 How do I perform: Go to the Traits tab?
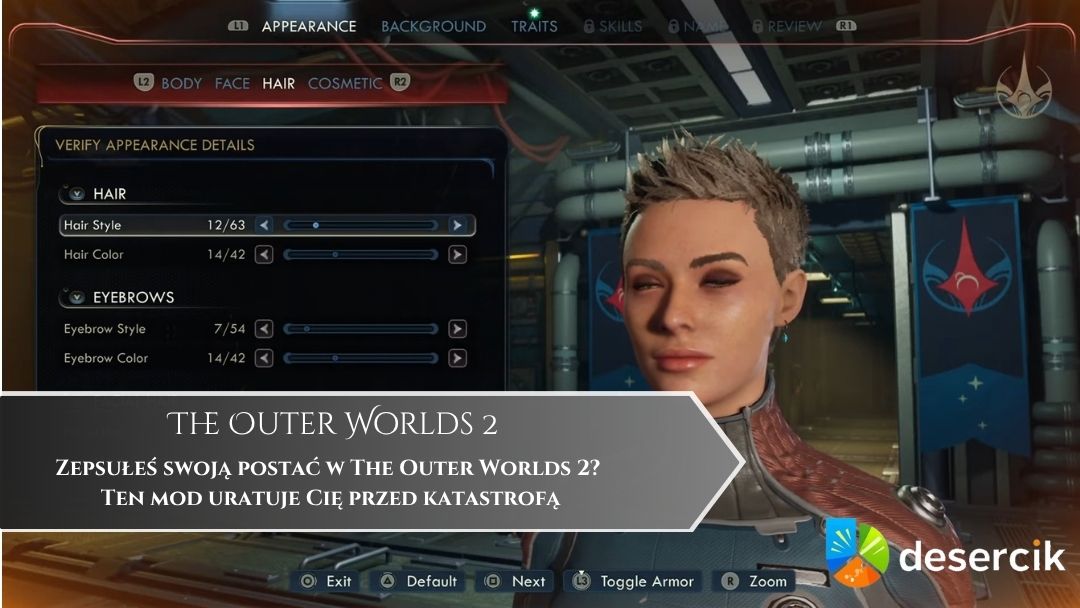pyautogui.click(x=534, y=26)
